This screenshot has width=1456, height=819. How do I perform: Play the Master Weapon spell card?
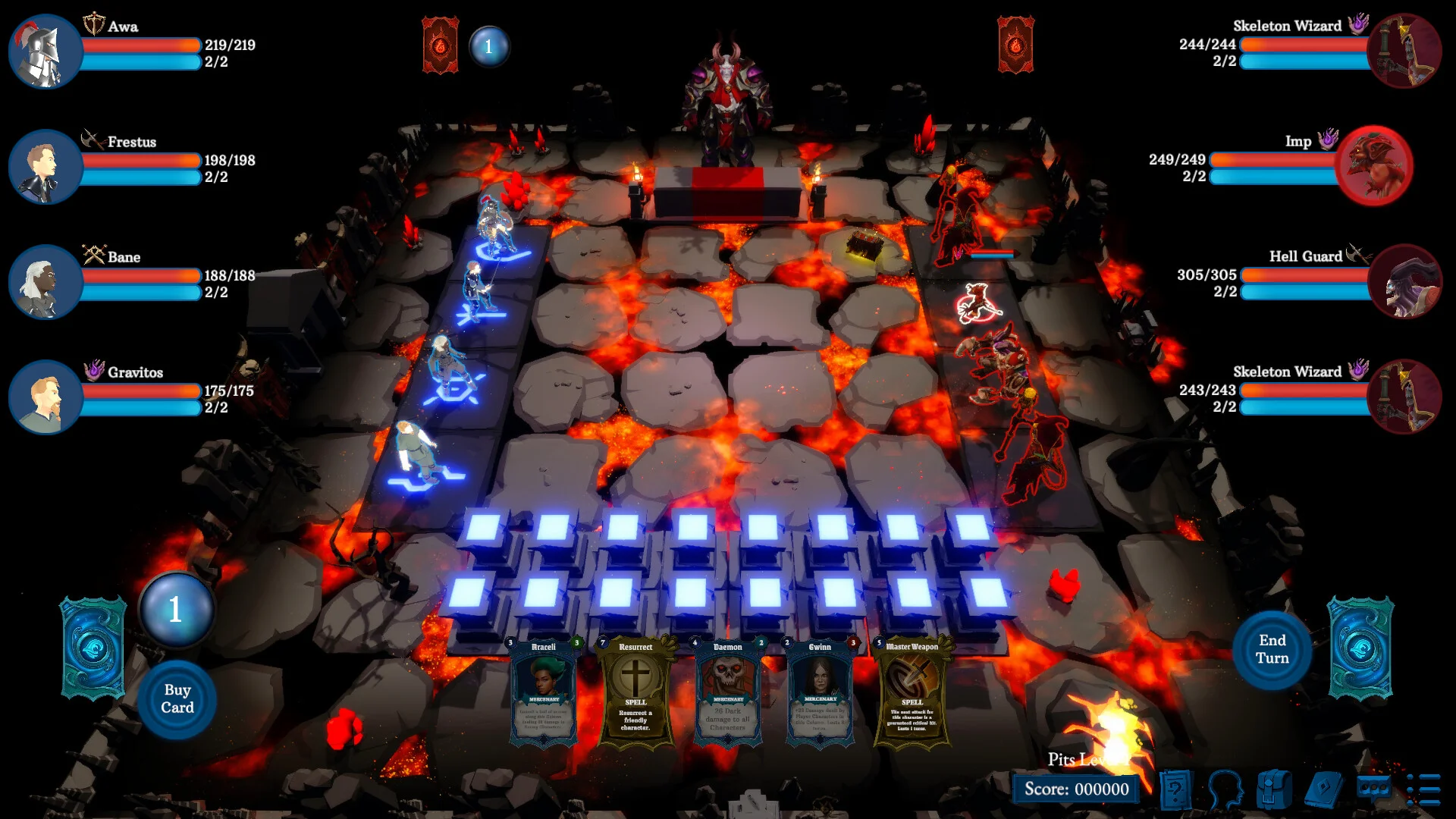coord(912,691)
